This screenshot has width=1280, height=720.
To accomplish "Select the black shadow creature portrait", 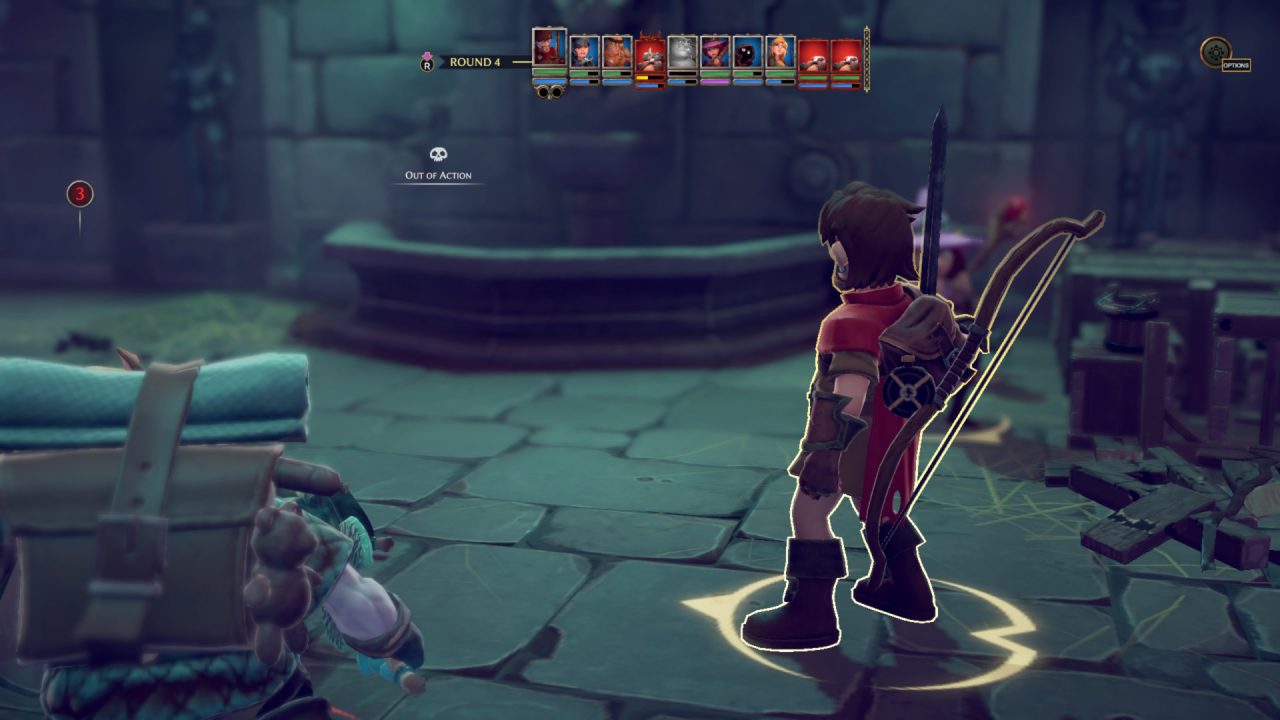I will click(747, 52).
